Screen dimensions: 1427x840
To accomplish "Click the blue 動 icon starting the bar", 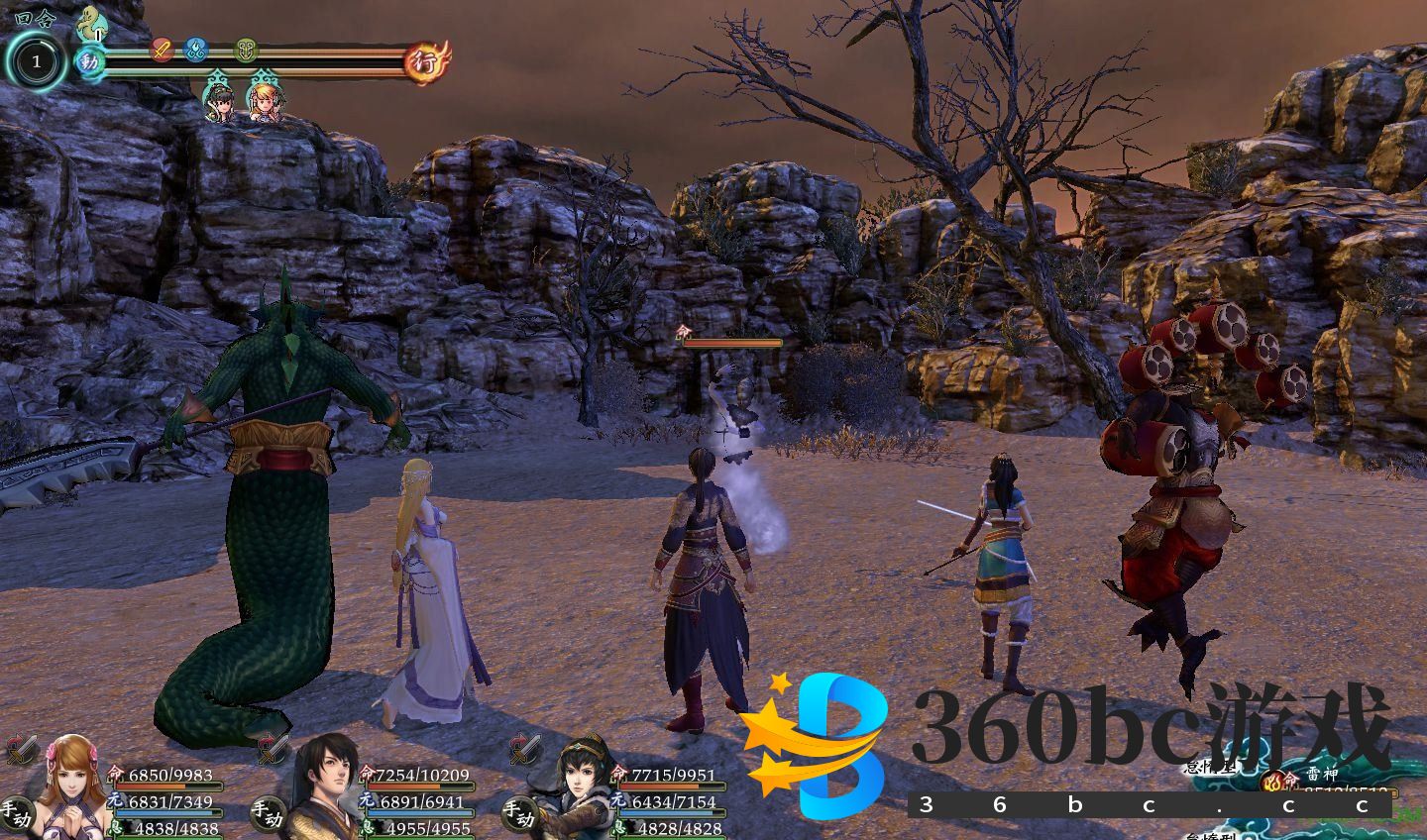I will 90,62.
